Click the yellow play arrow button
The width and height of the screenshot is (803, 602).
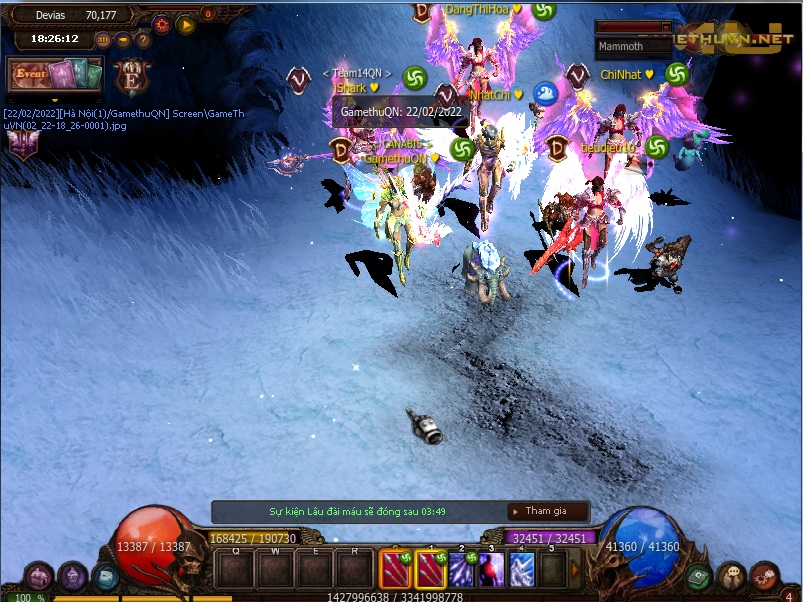pyautogui.click(x=186, y=24)
